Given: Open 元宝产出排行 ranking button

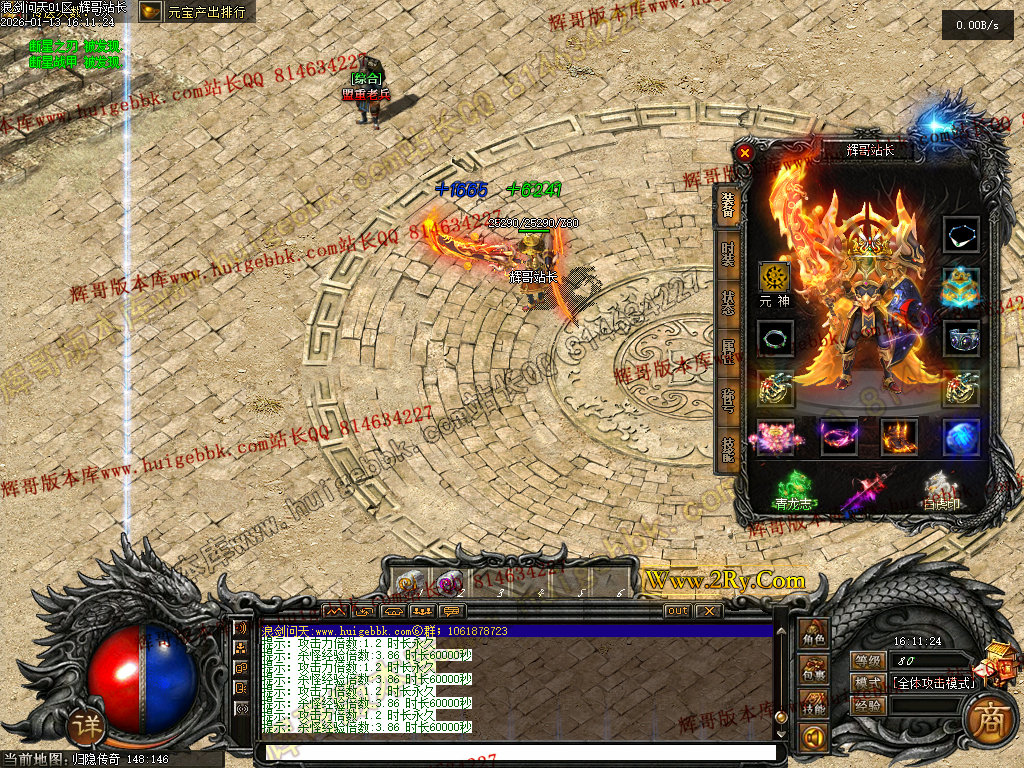Looking at the screenshot, I should coord(196,12).
